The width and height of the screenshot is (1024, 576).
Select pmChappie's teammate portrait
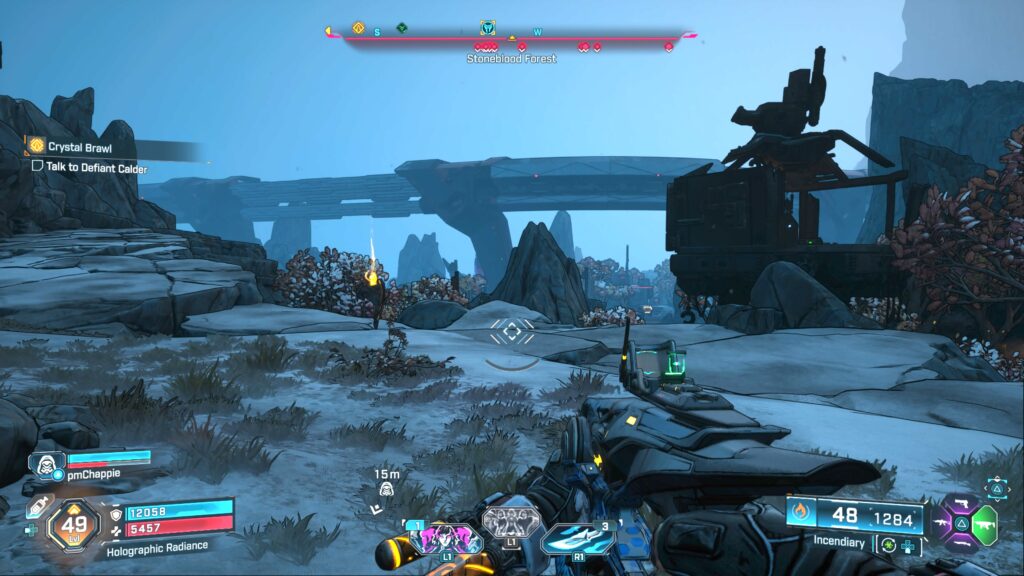click(x=44, y=465)
